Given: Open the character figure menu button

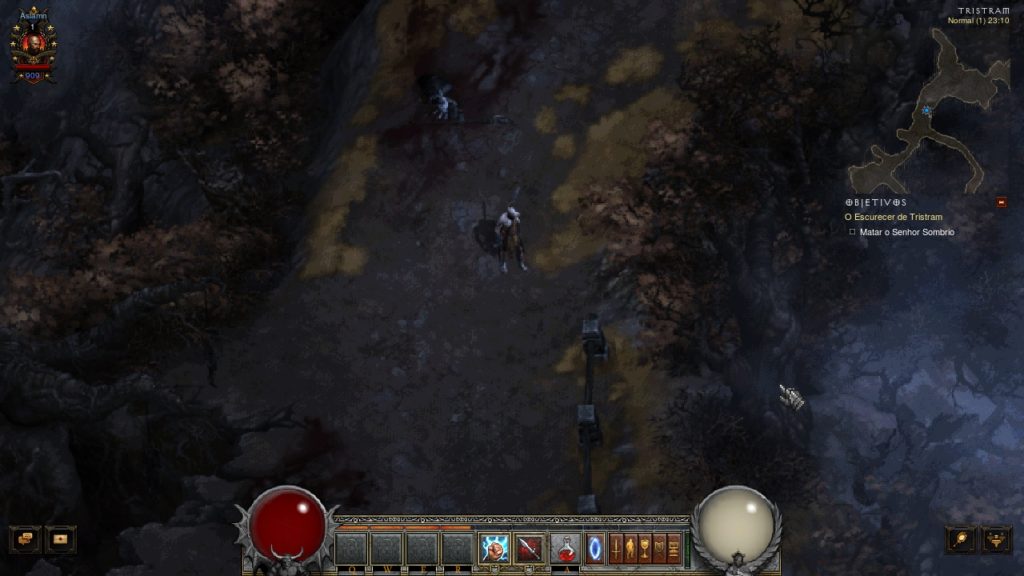Looking at the screenshot, I should (x=630, y=548).
